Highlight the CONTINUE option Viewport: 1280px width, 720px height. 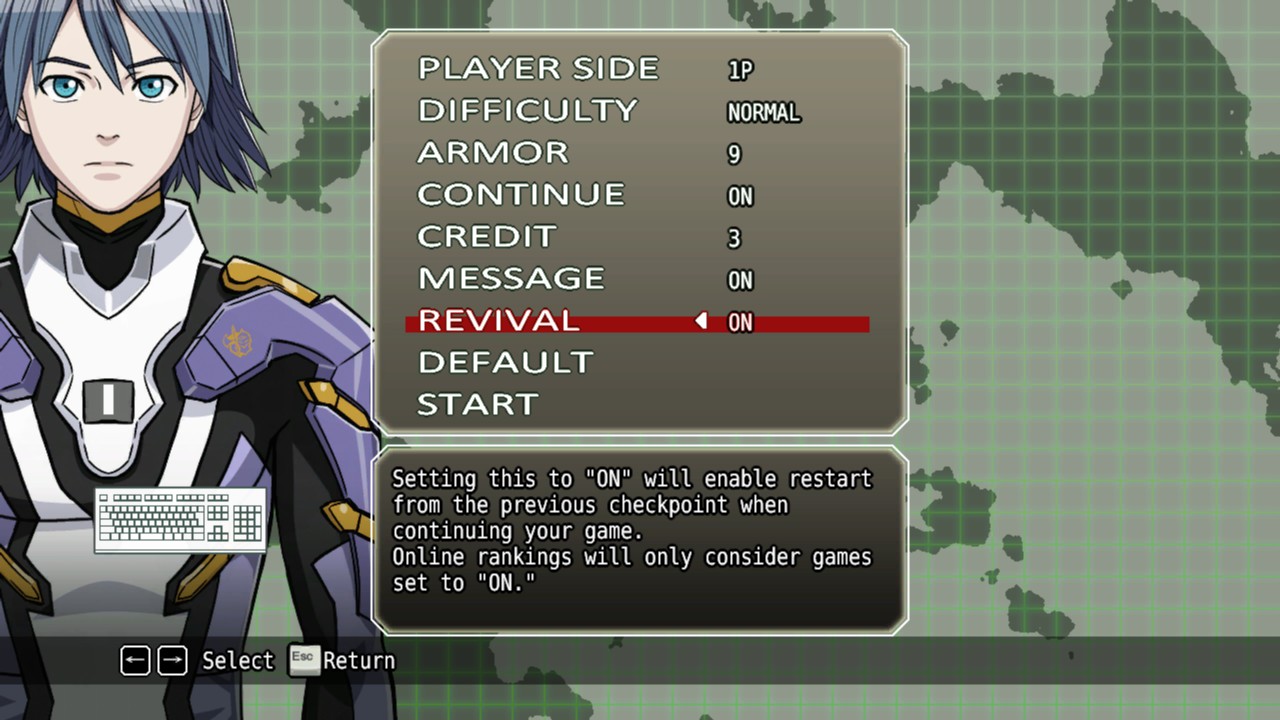(x=521, y=194)
